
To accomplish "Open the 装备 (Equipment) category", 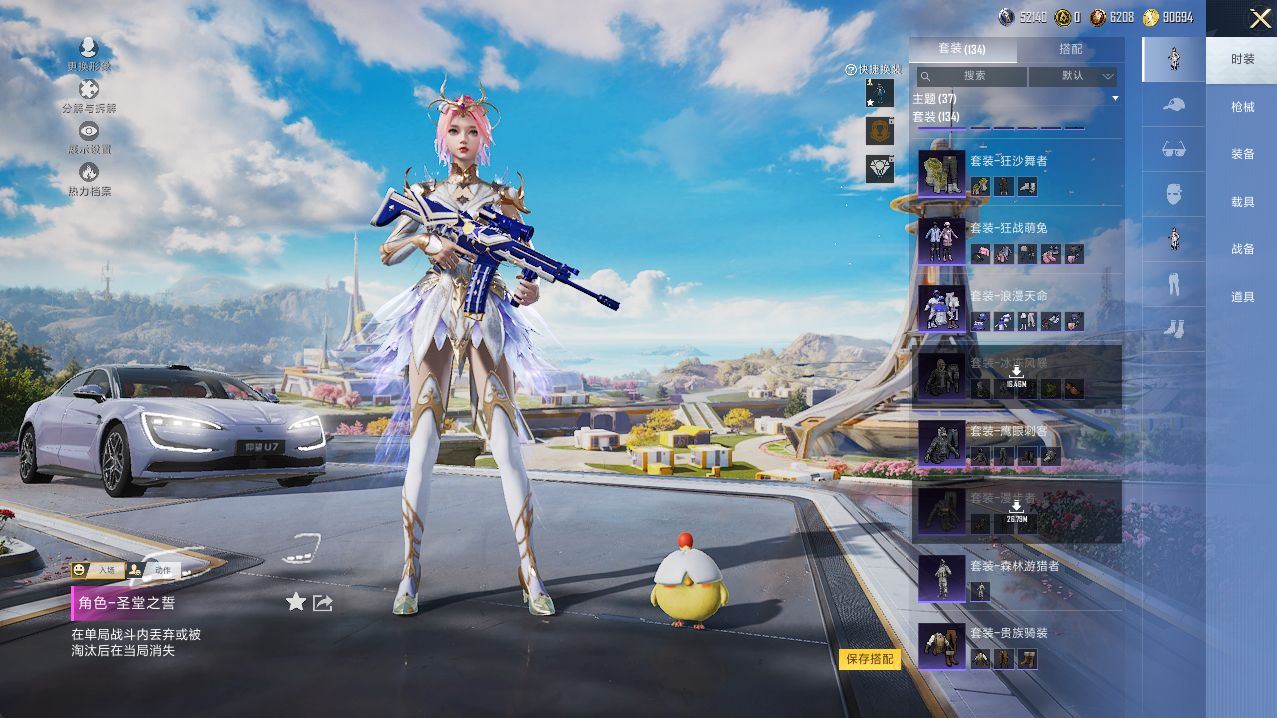I will pyautogui.click(x=1242, y=154).
